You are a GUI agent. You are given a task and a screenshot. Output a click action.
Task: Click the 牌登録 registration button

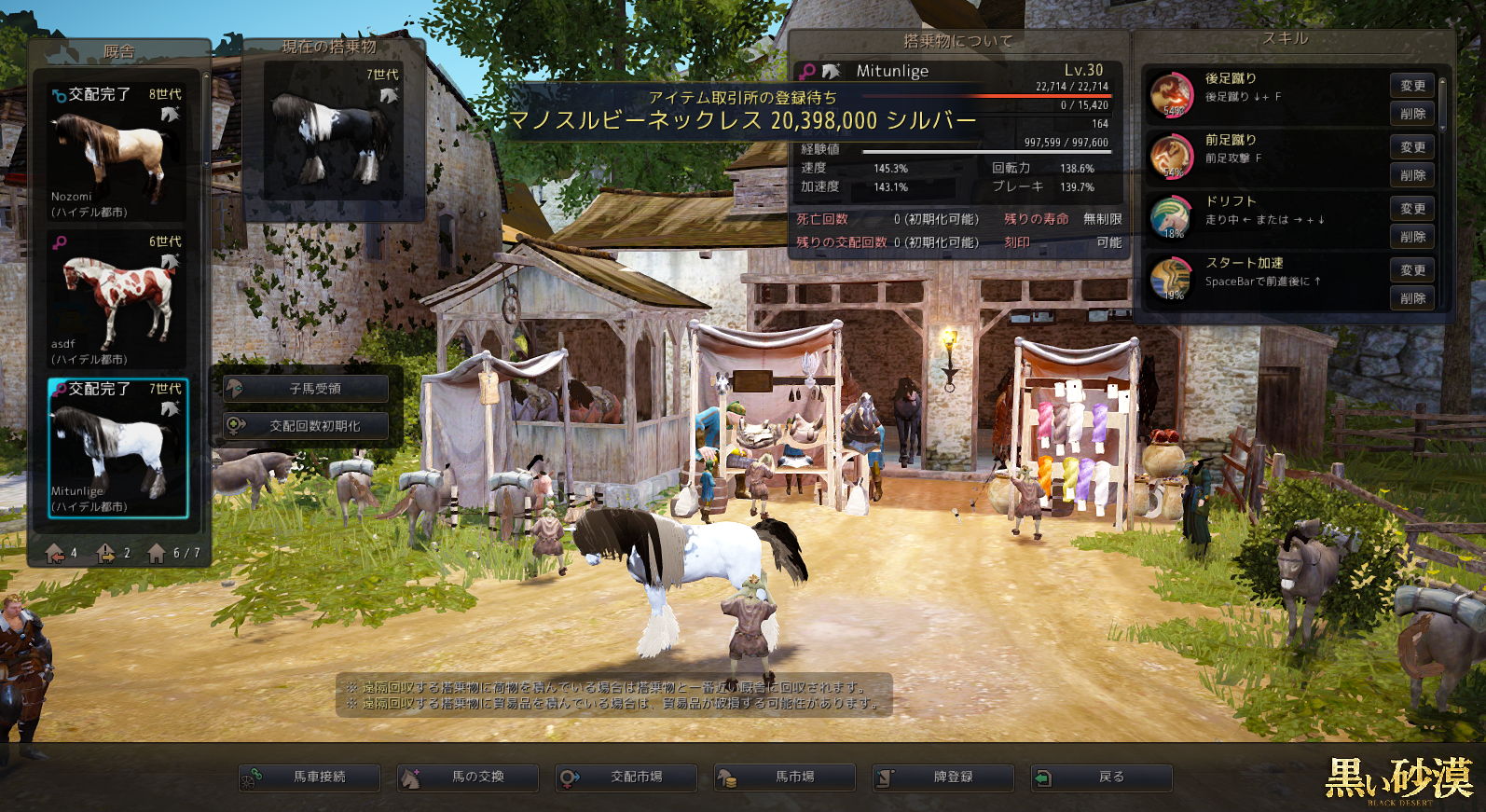point(943,777)
